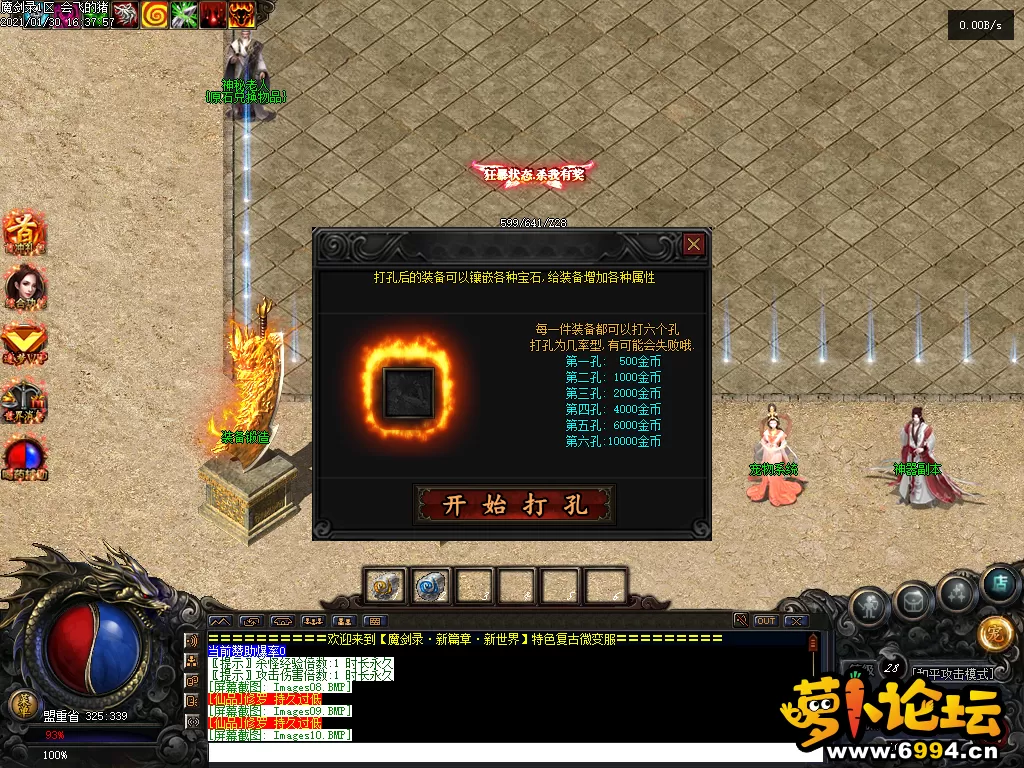This screenshot has width=1024, height=768.
Task: Click the white tiger buff icon
Action: [x=125, y=14]
